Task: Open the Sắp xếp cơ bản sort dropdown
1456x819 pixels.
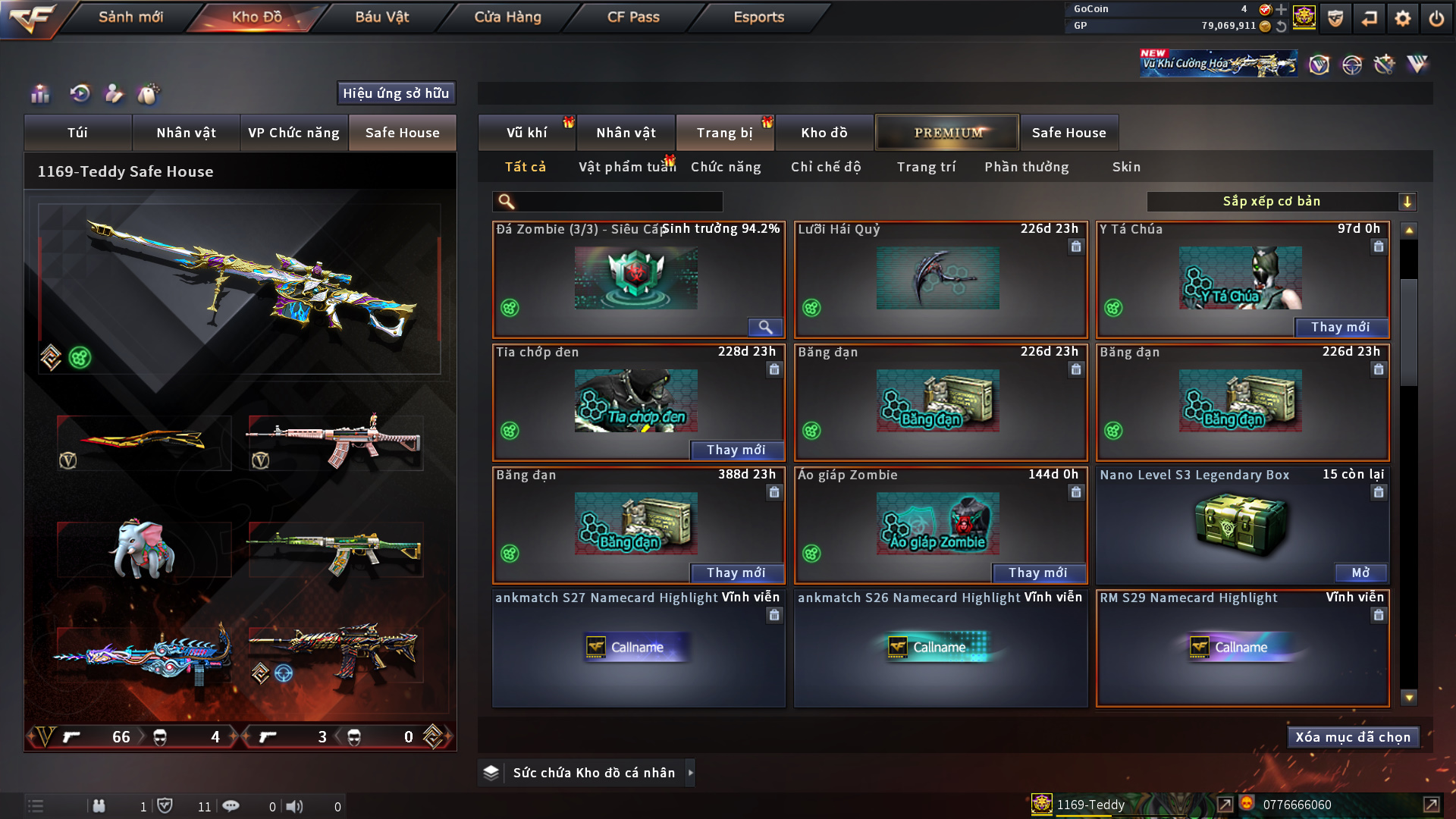Action: (x=1281, y=202)
